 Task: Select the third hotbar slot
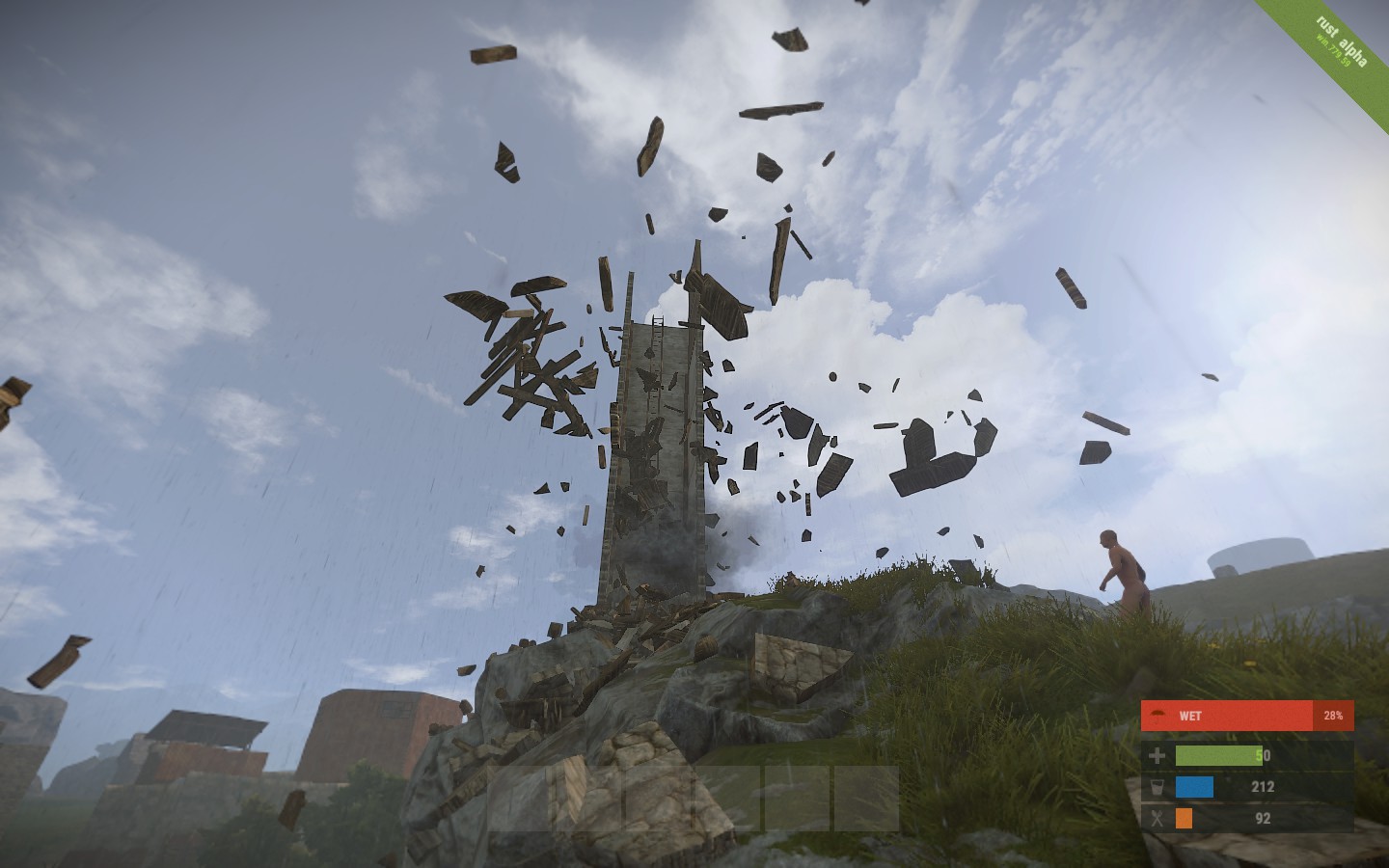click(x=658, y=797)
